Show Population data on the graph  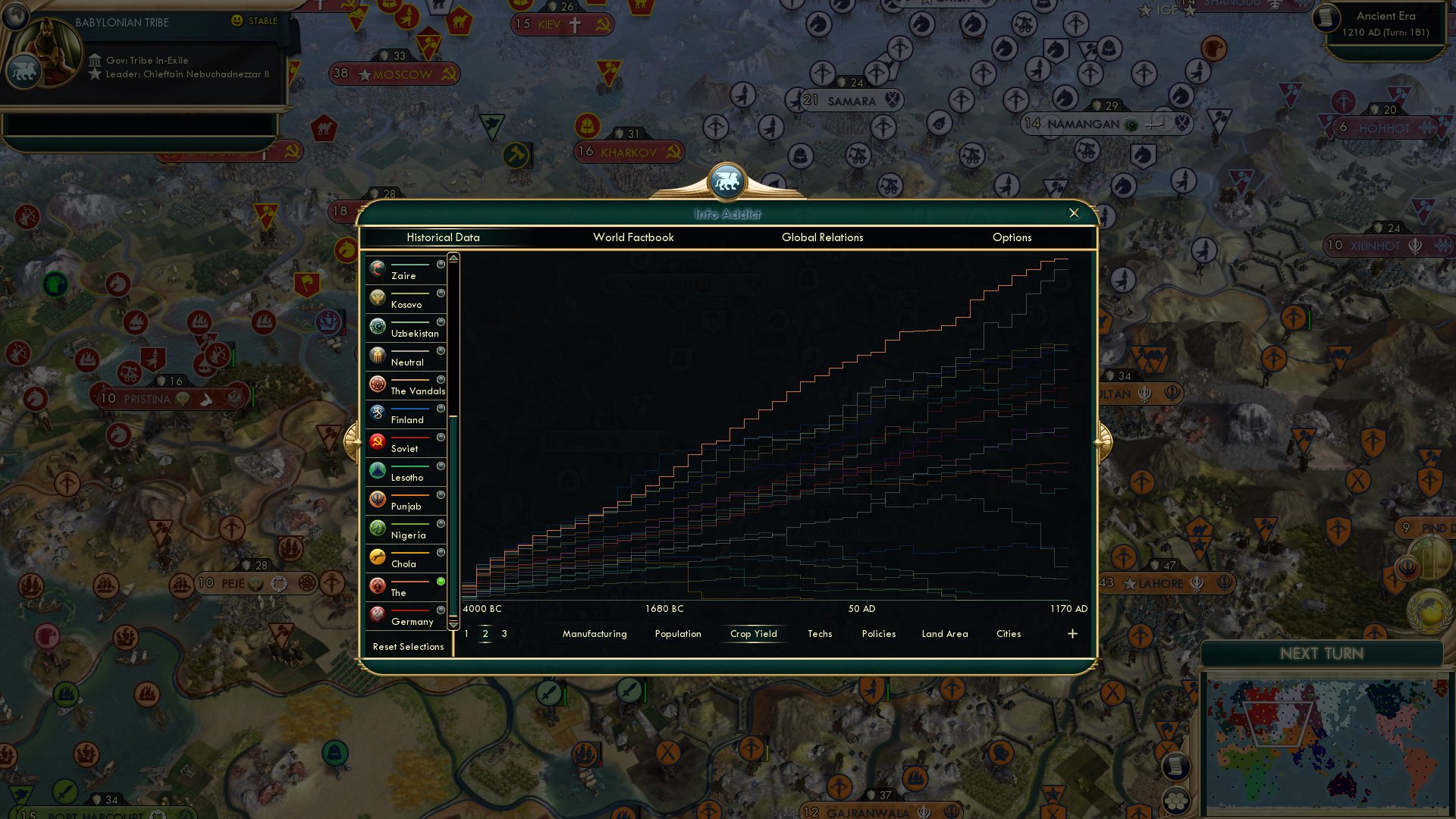[x=677, y=634]
